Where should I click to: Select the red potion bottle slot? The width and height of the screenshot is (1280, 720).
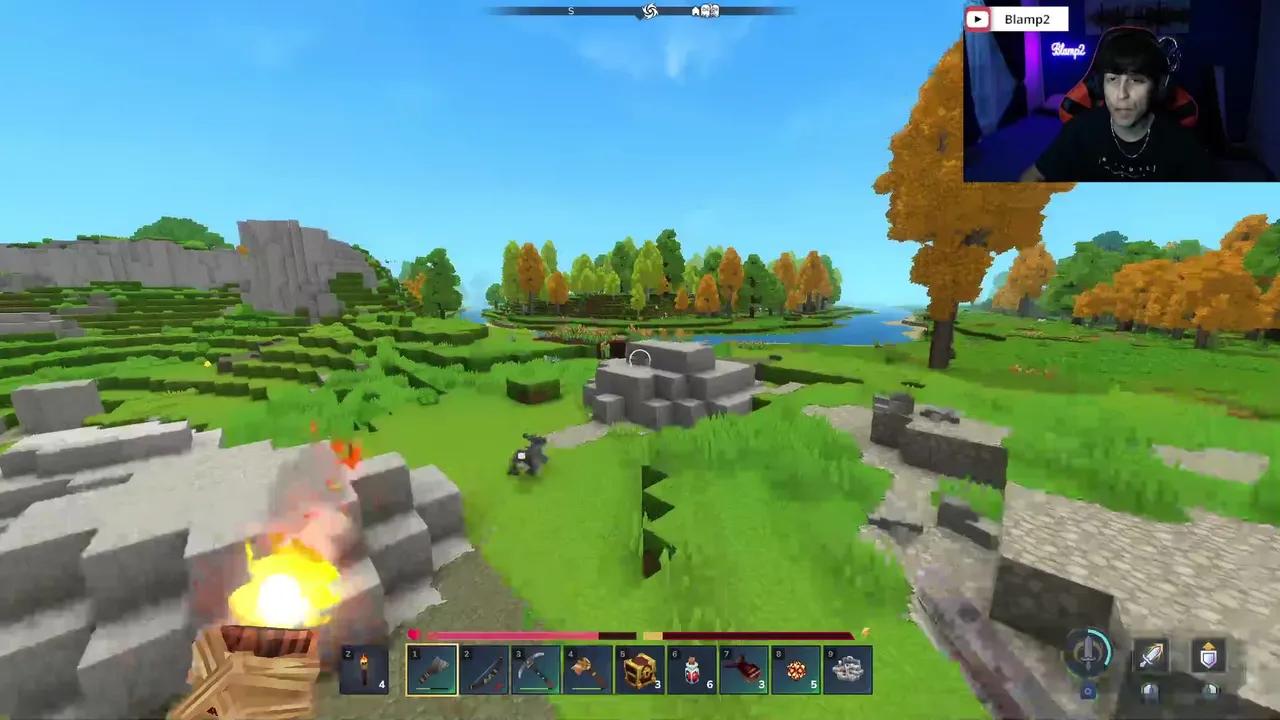click(x=692, y=670)
